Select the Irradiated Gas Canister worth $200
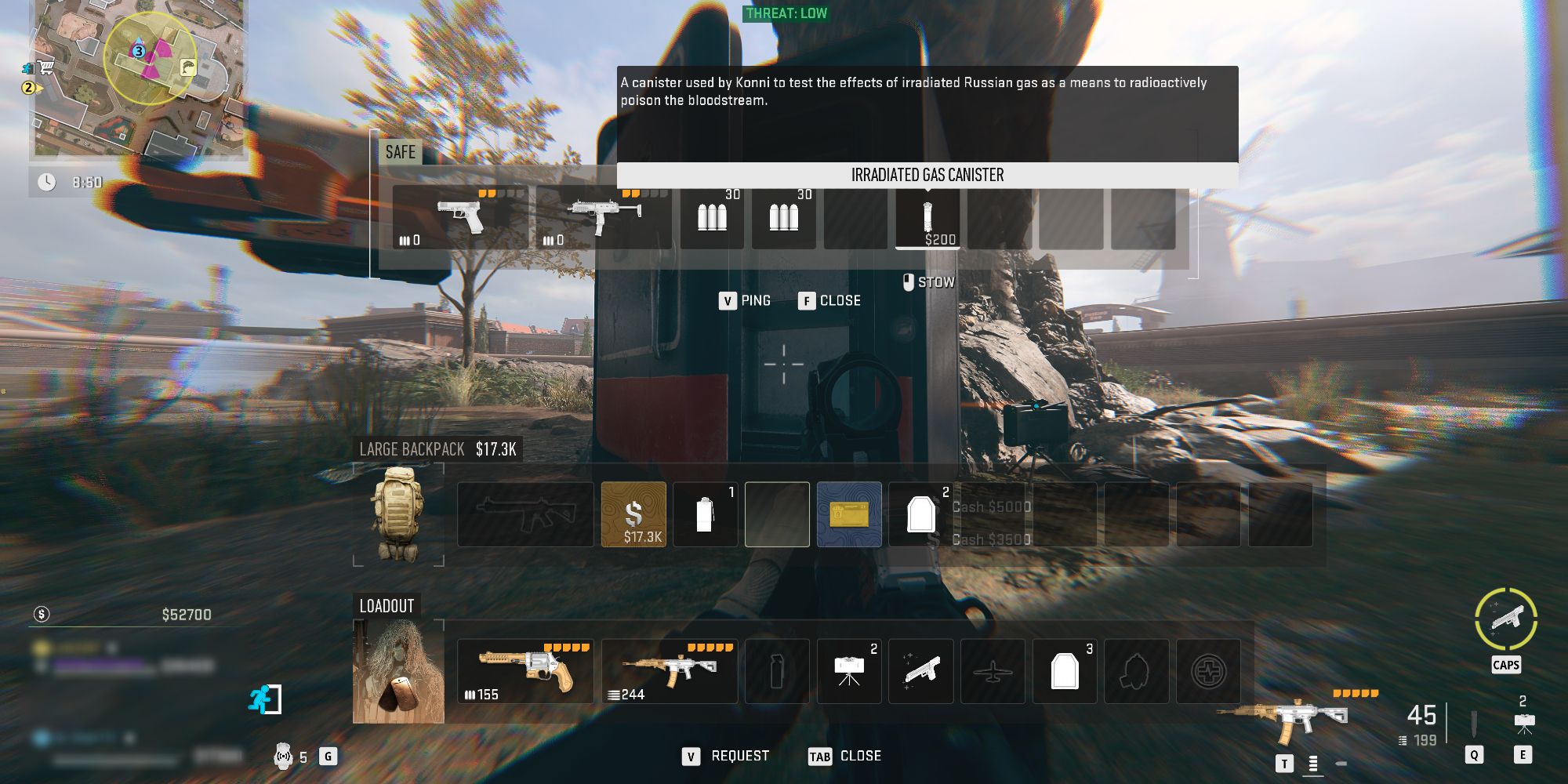The width and height of the screenshot is (1568, 784). [x=927, y=218]
